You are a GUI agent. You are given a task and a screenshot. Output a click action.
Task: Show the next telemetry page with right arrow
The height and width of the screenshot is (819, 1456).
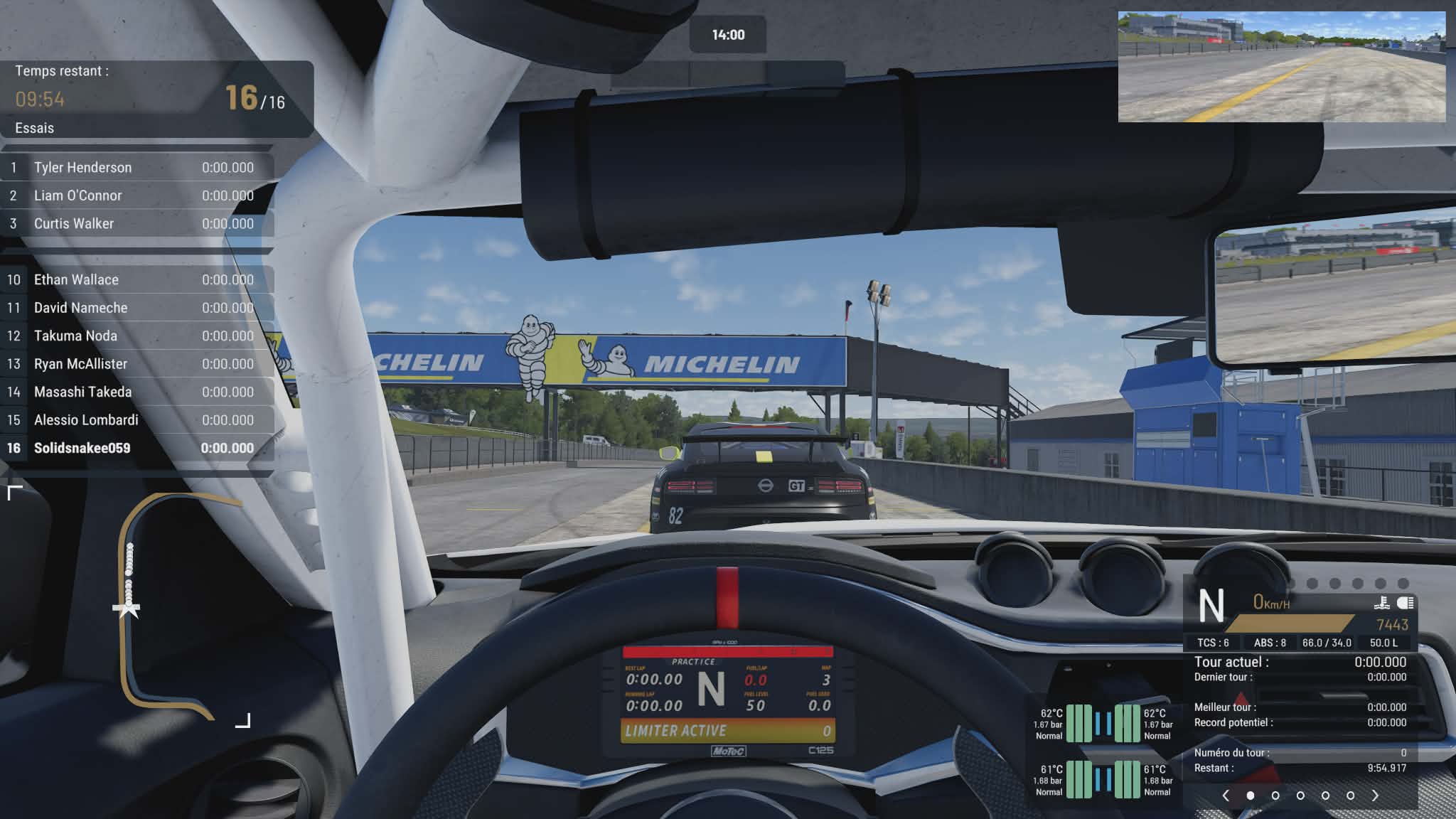pyautogui.click(x=1375, y=796)
